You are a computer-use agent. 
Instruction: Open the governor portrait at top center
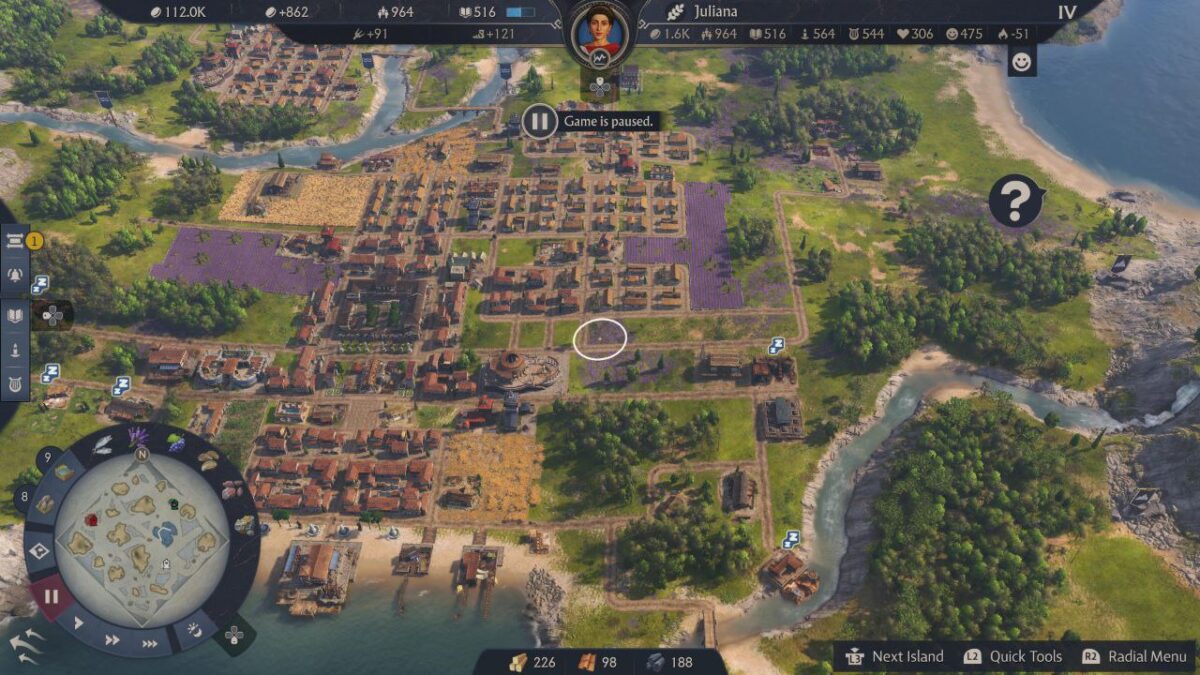599,33
